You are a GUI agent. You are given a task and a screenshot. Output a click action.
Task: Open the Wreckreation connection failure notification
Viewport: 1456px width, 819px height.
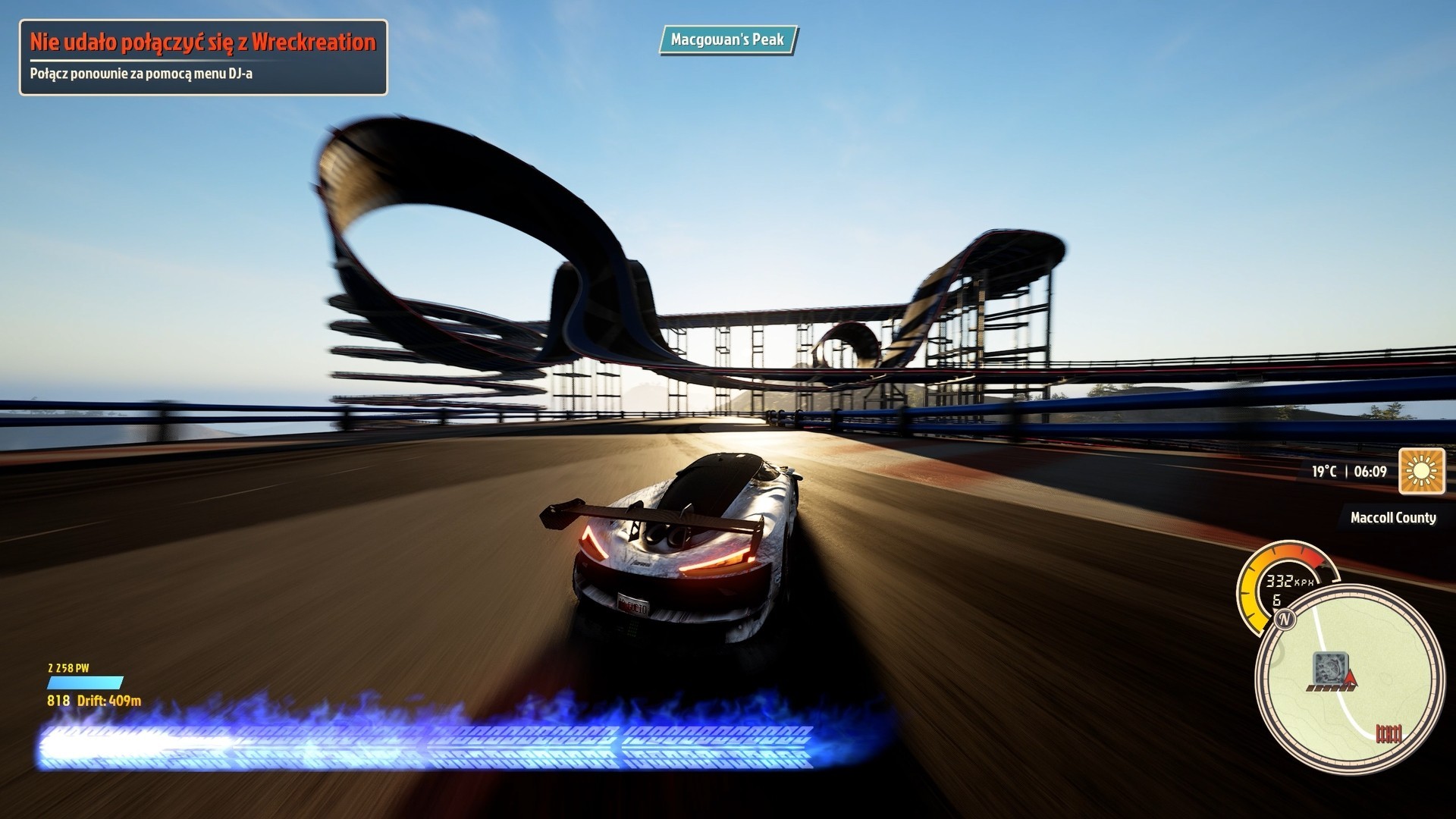click(x=203, y=58)
